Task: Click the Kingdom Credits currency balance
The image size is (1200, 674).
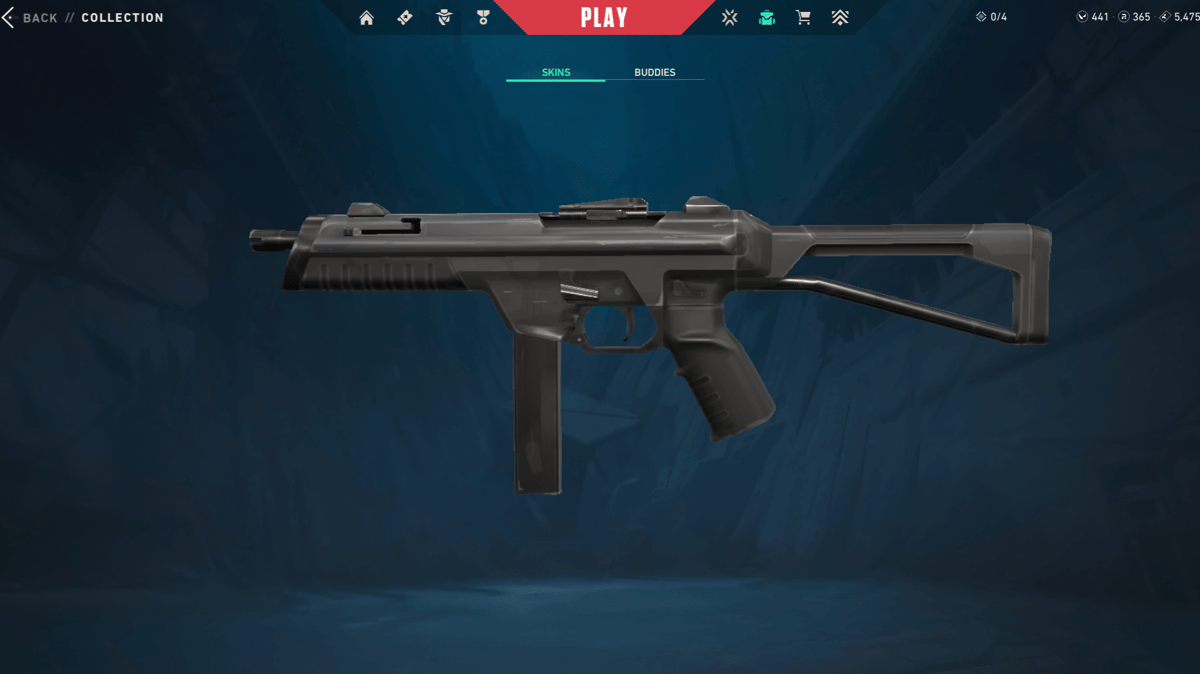Action: (1179, 18)
